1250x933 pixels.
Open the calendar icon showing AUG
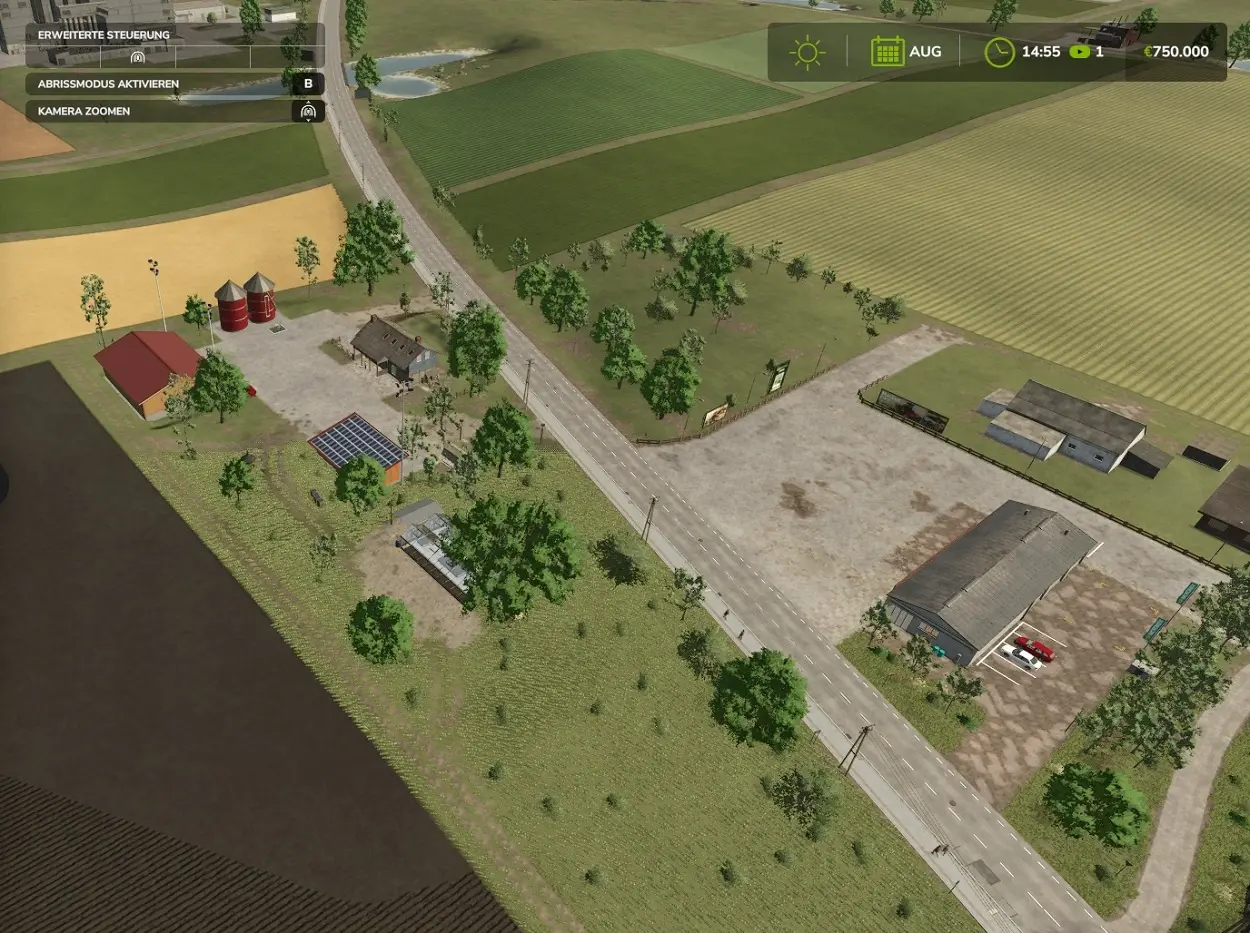pos(886,52)
